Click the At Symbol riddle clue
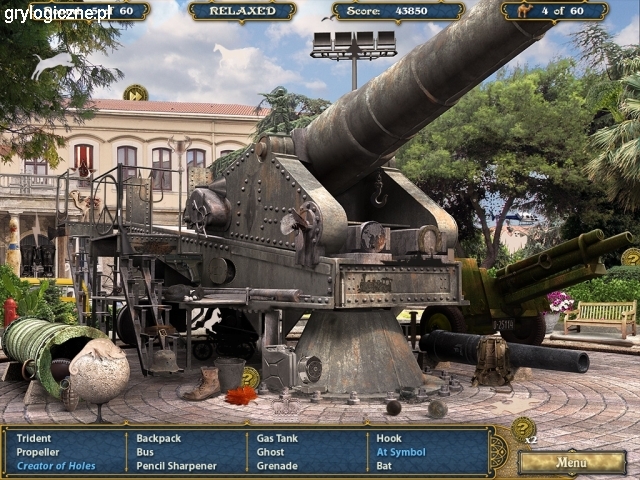 tap(400, 452)
